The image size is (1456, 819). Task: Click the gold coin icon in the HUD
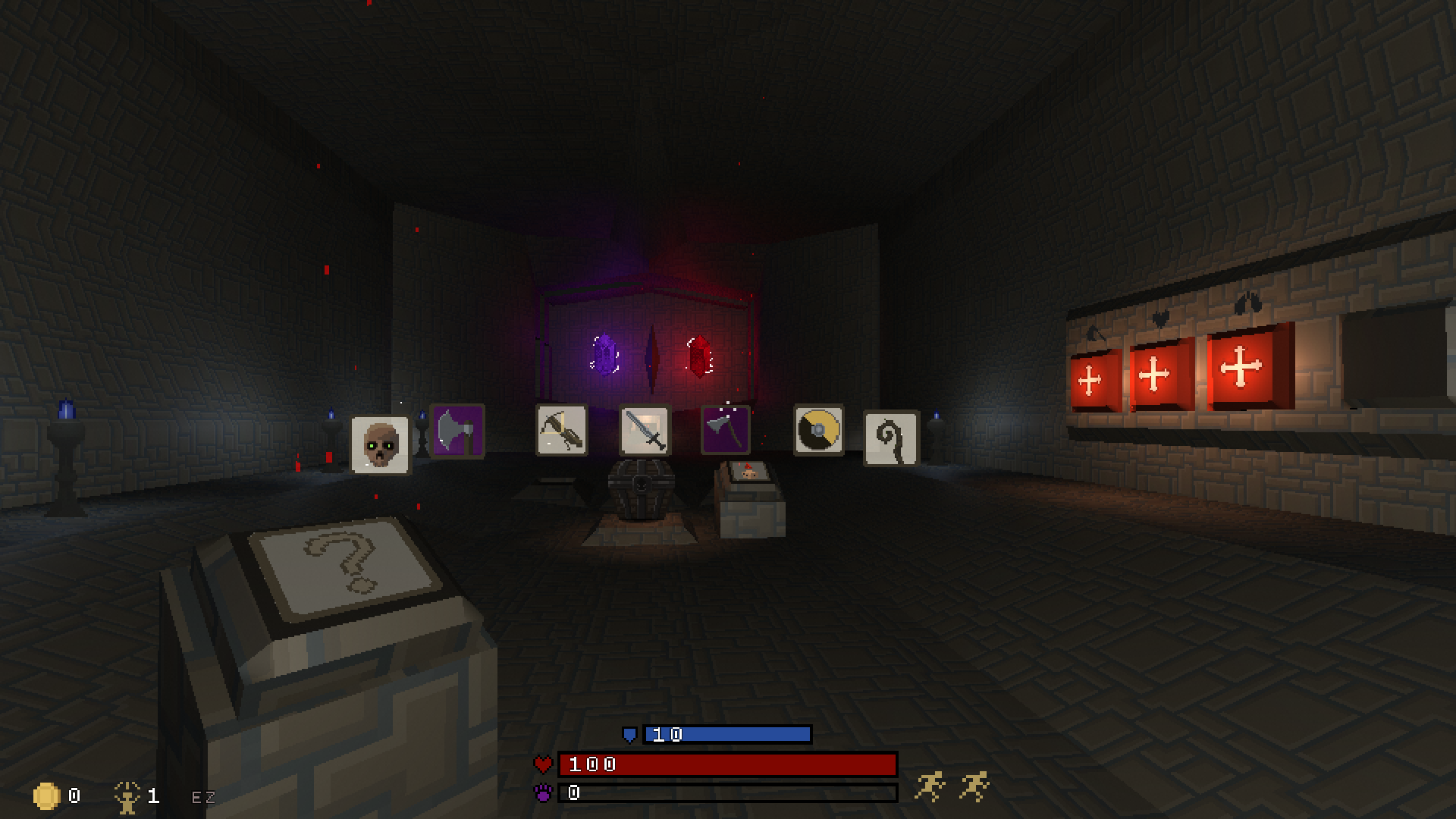click(47, 795)
